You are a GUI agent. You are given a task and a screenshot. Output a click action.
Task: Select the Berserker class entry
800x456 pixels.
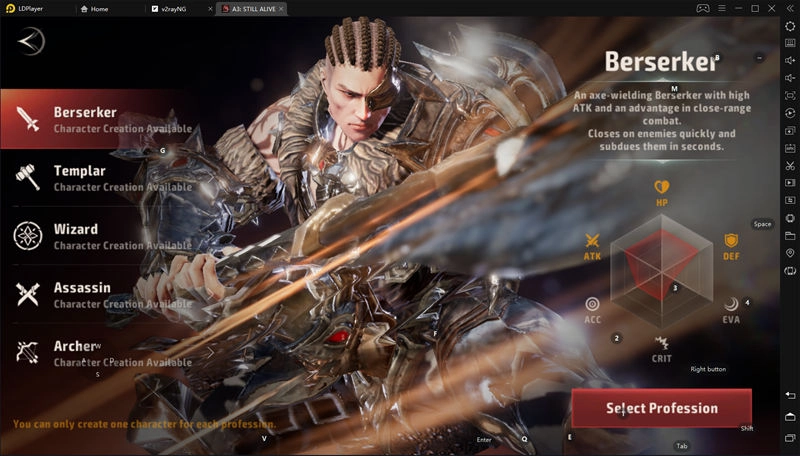(95, 120)
